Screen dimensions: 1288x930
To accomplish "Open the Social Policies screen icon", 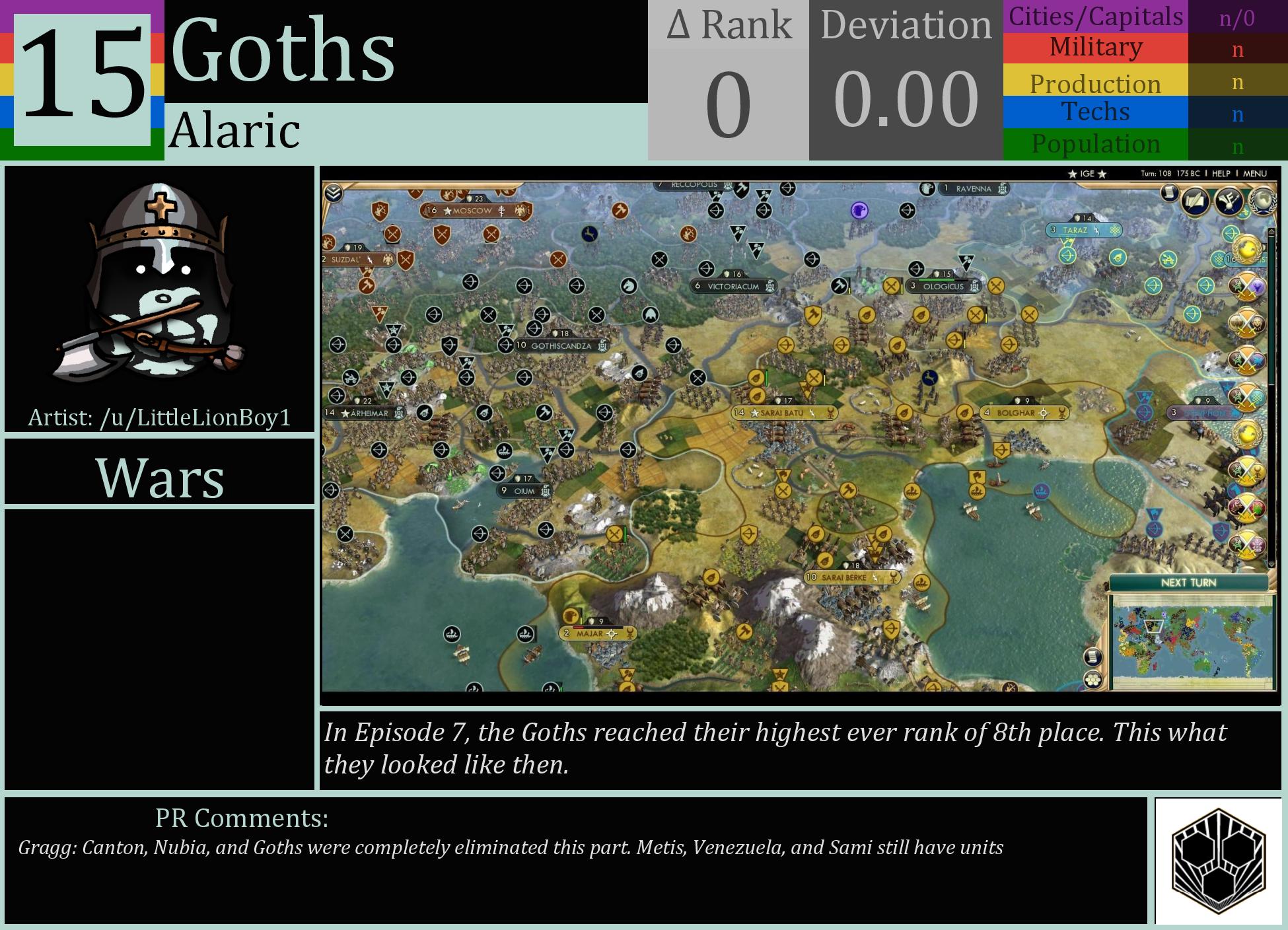I will pos(1195,200).
